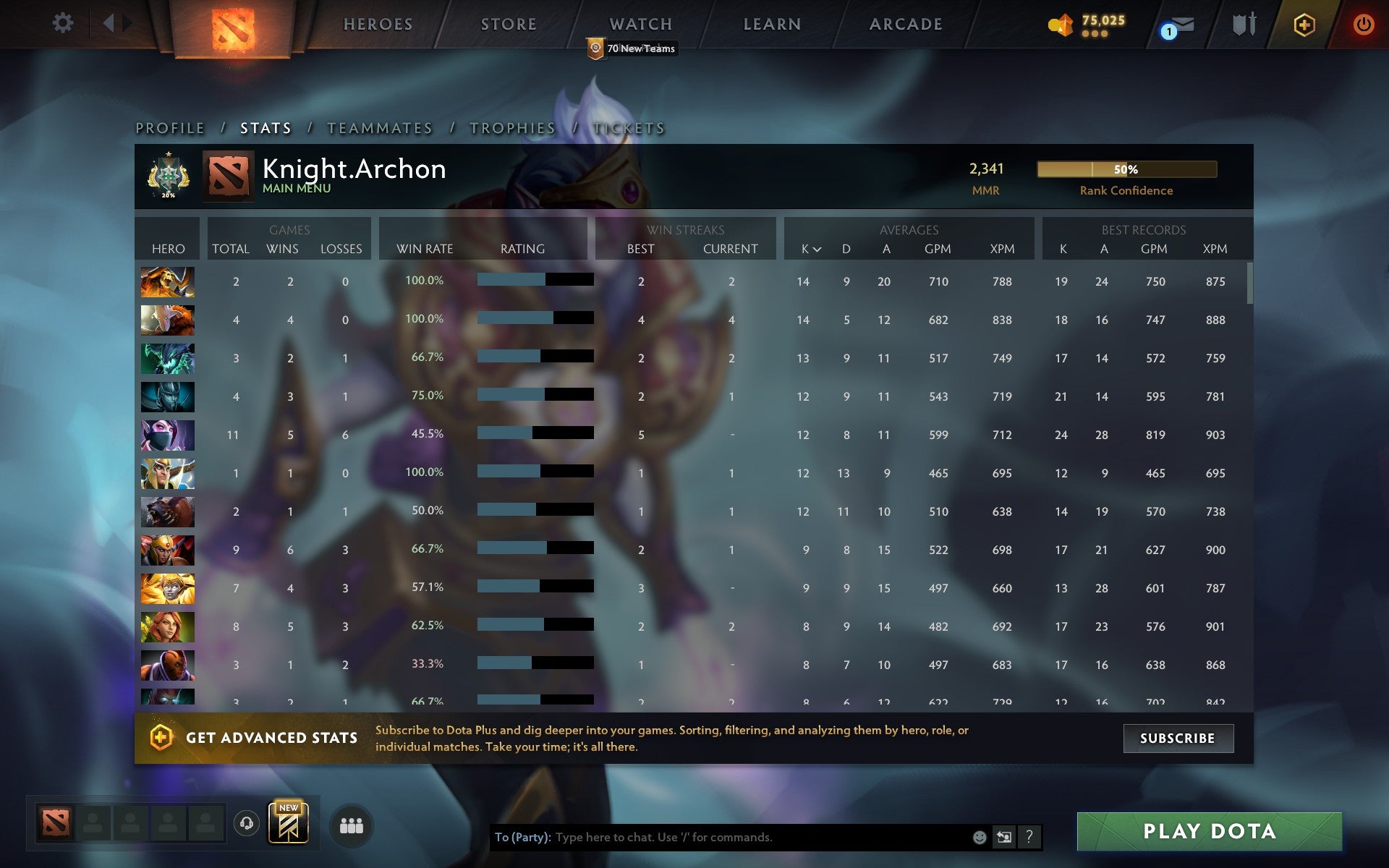Change sorting with the K column chevron
The image size is (1389, 868).
tap(818, 250)
